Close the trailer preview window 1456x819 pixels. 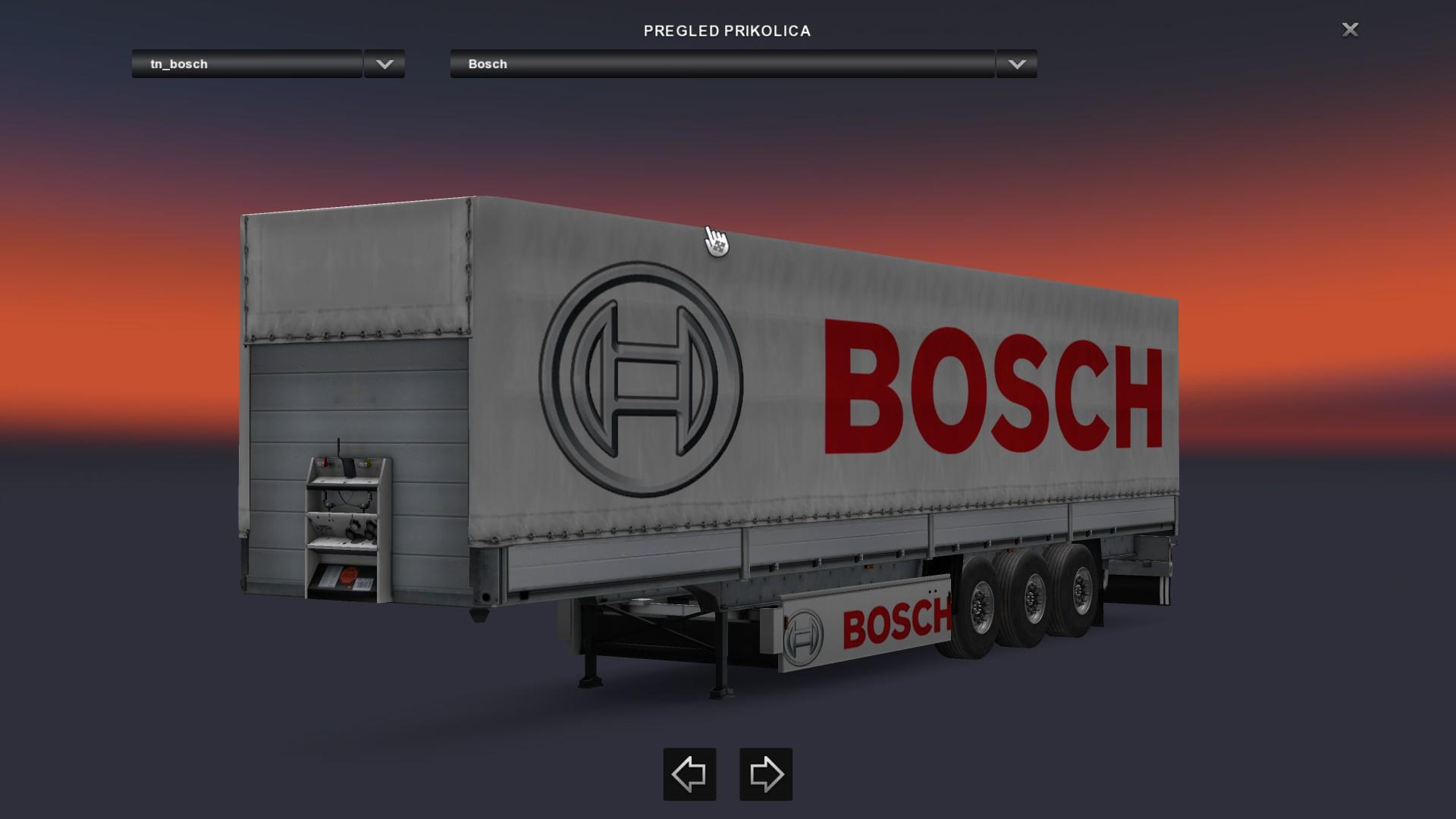click(1350, 30)
